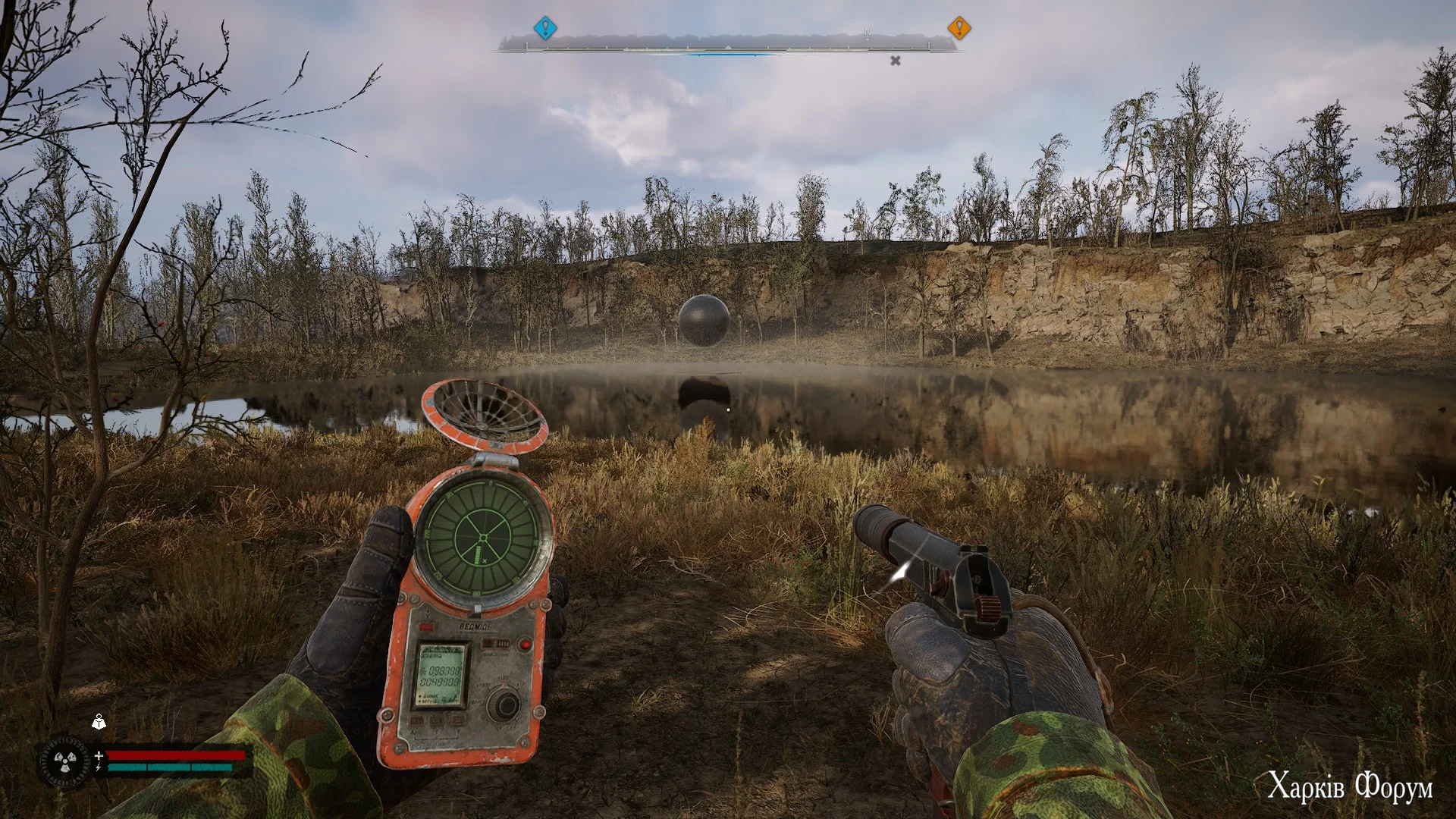The image size is (1456, 819).
Task: Select the blue diamond marker on the compass
Action: (544, 29)
